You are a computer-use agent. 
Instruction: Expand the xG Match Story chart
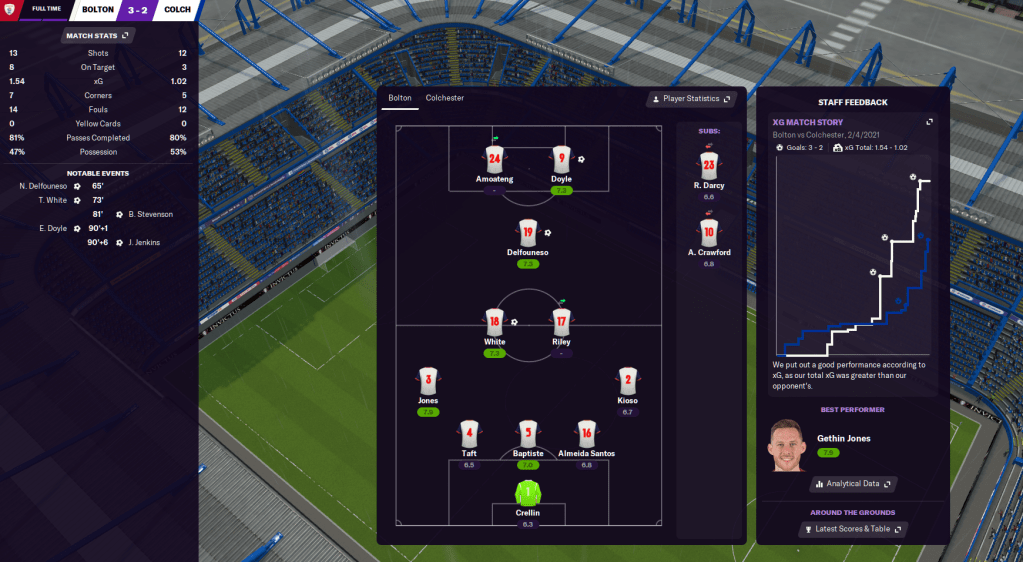[929, 122]
